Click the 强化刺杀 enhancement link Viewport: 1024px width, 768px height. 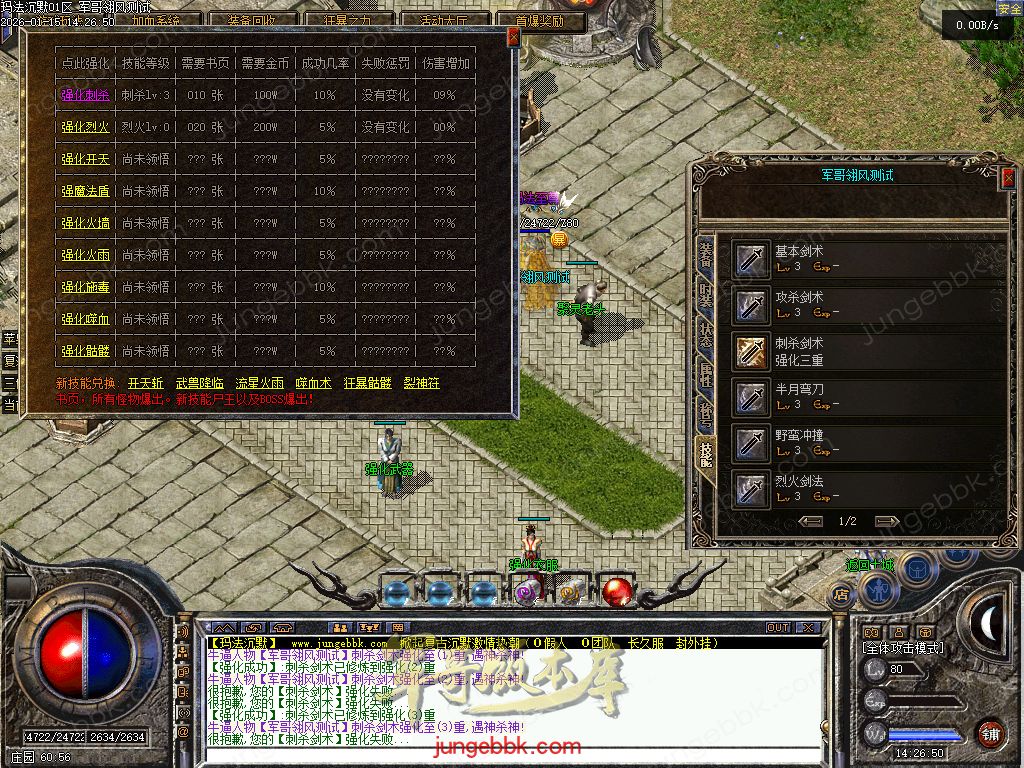[x=84, y=95]
